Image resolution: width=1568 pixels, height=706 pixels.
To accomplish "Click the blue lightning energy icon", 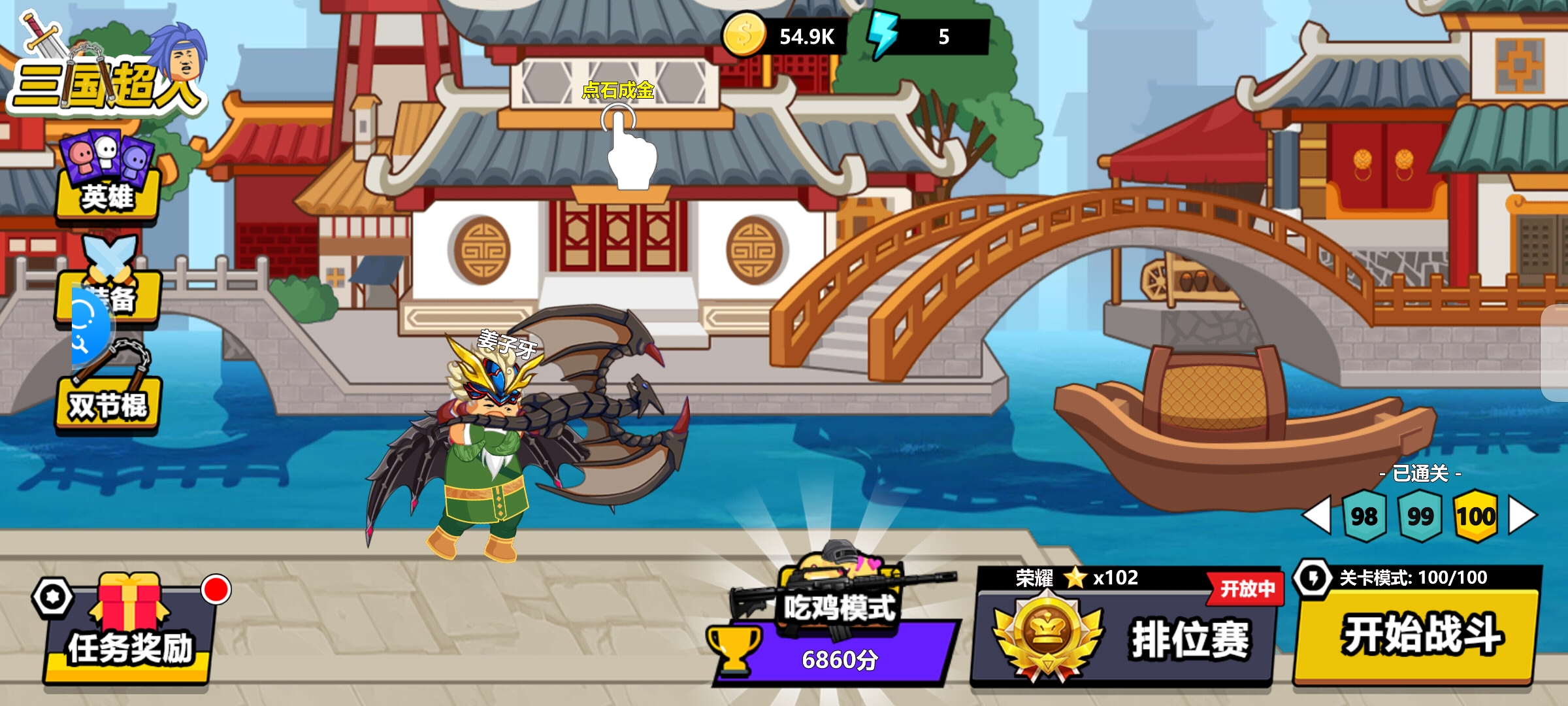I will tap(883, 35).
